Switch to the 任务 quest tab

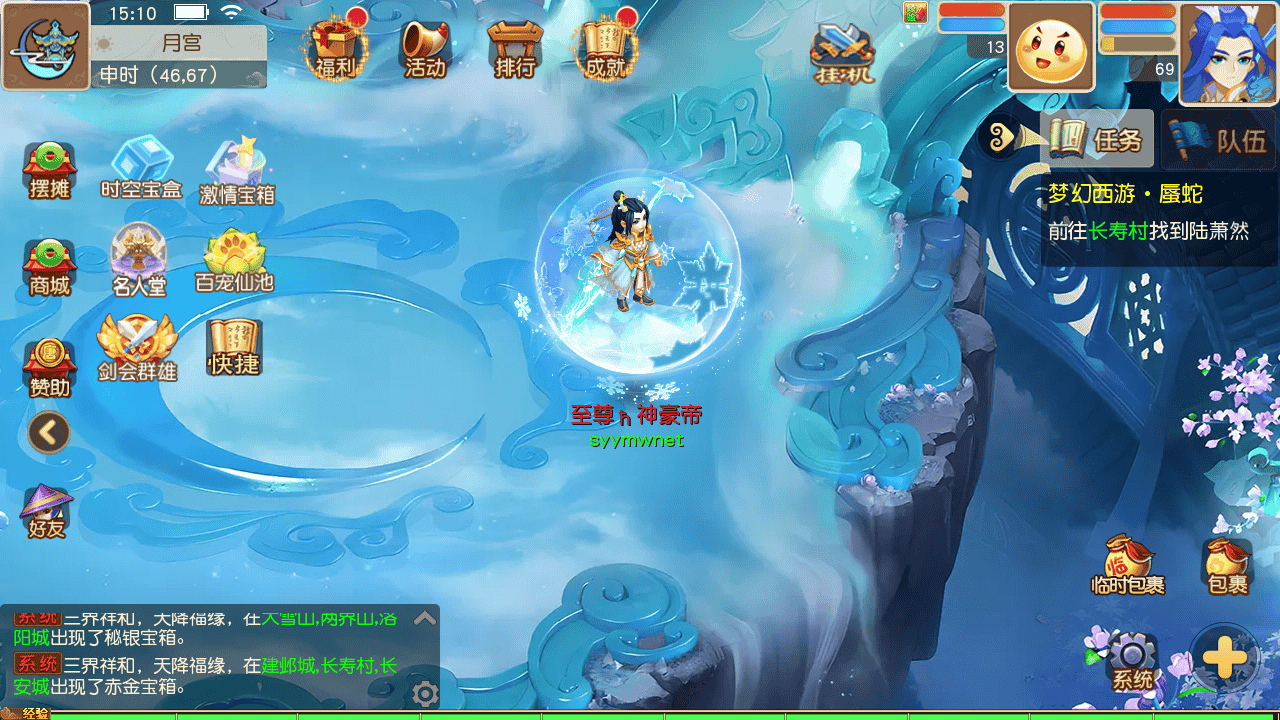1097,139
